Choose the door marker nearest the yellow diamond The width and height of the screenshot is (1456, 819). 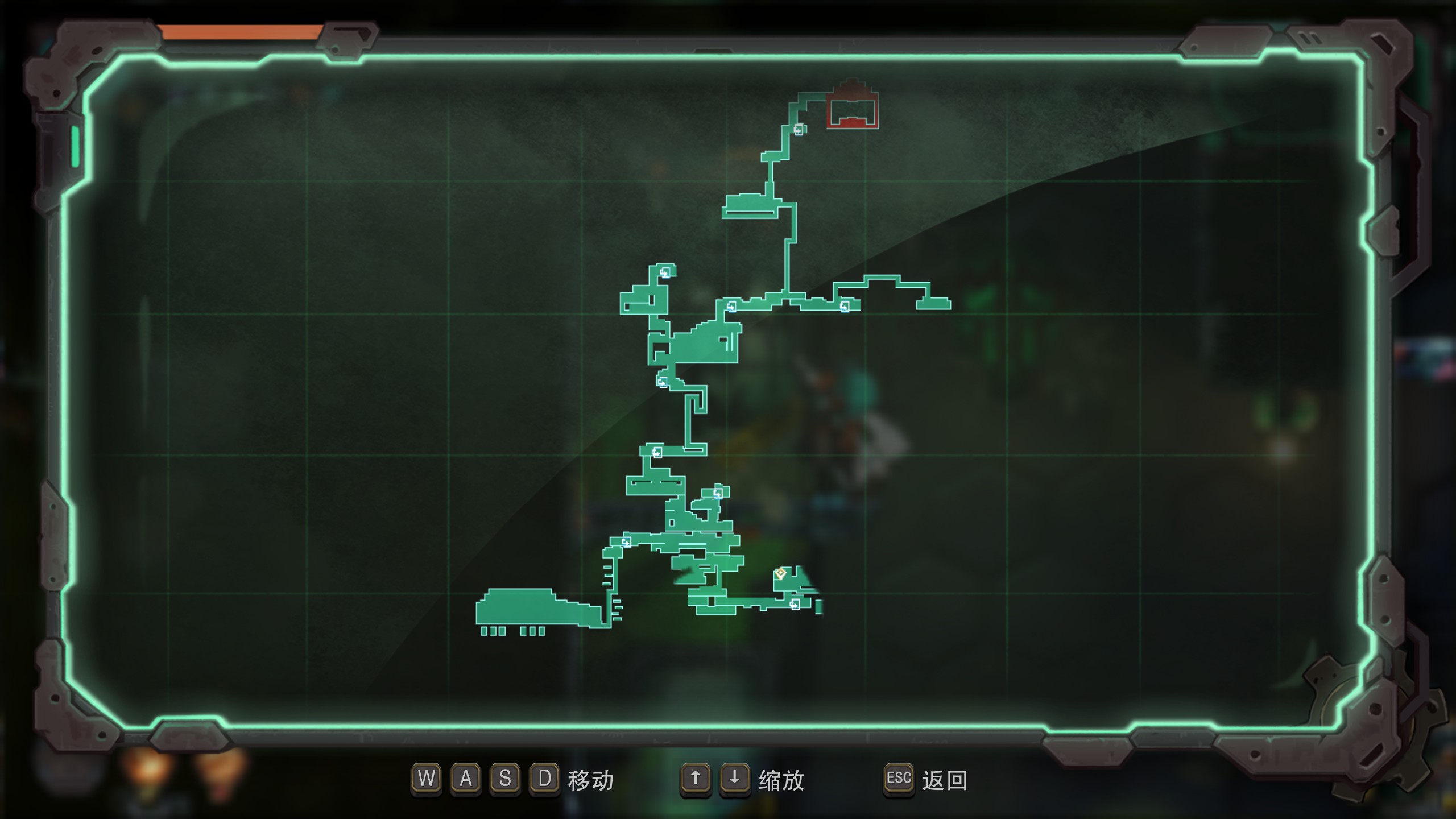tap(795, 603)
